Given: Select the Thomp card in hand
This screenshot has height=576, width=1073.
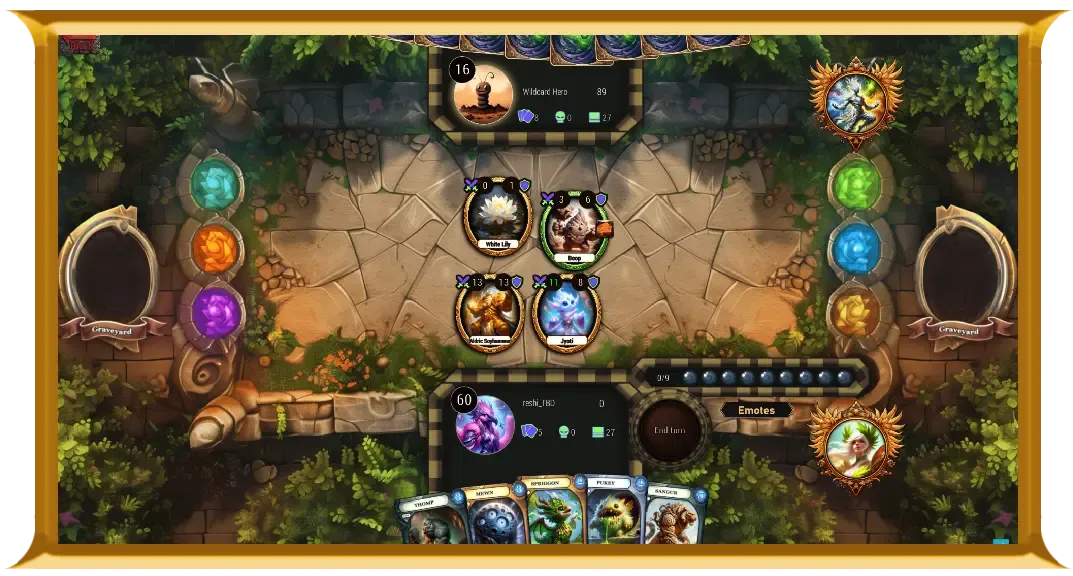Looking at the screenshot, I should pyautogui.click(x=432, y=521).
